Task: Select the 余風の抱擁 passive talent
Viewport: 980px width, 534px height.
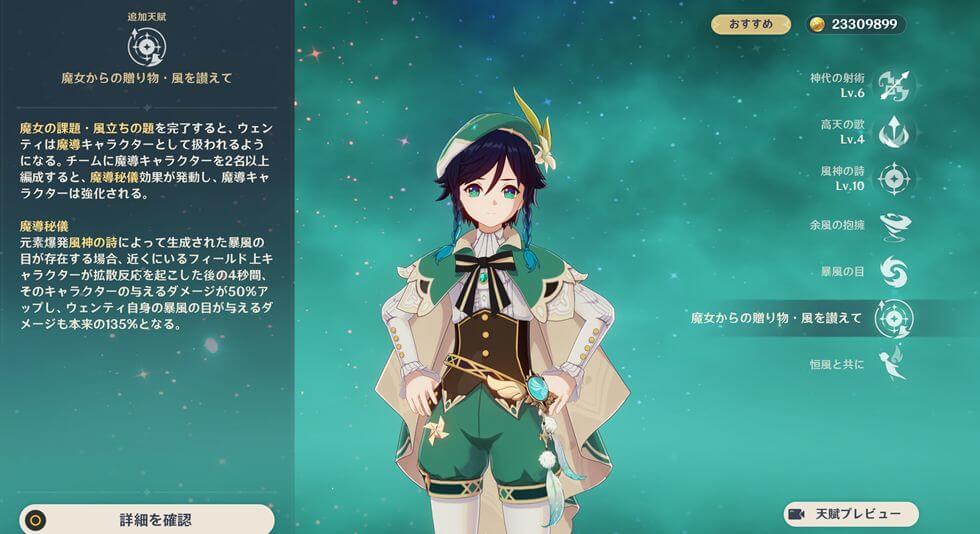Action: (x=891, y=225)
